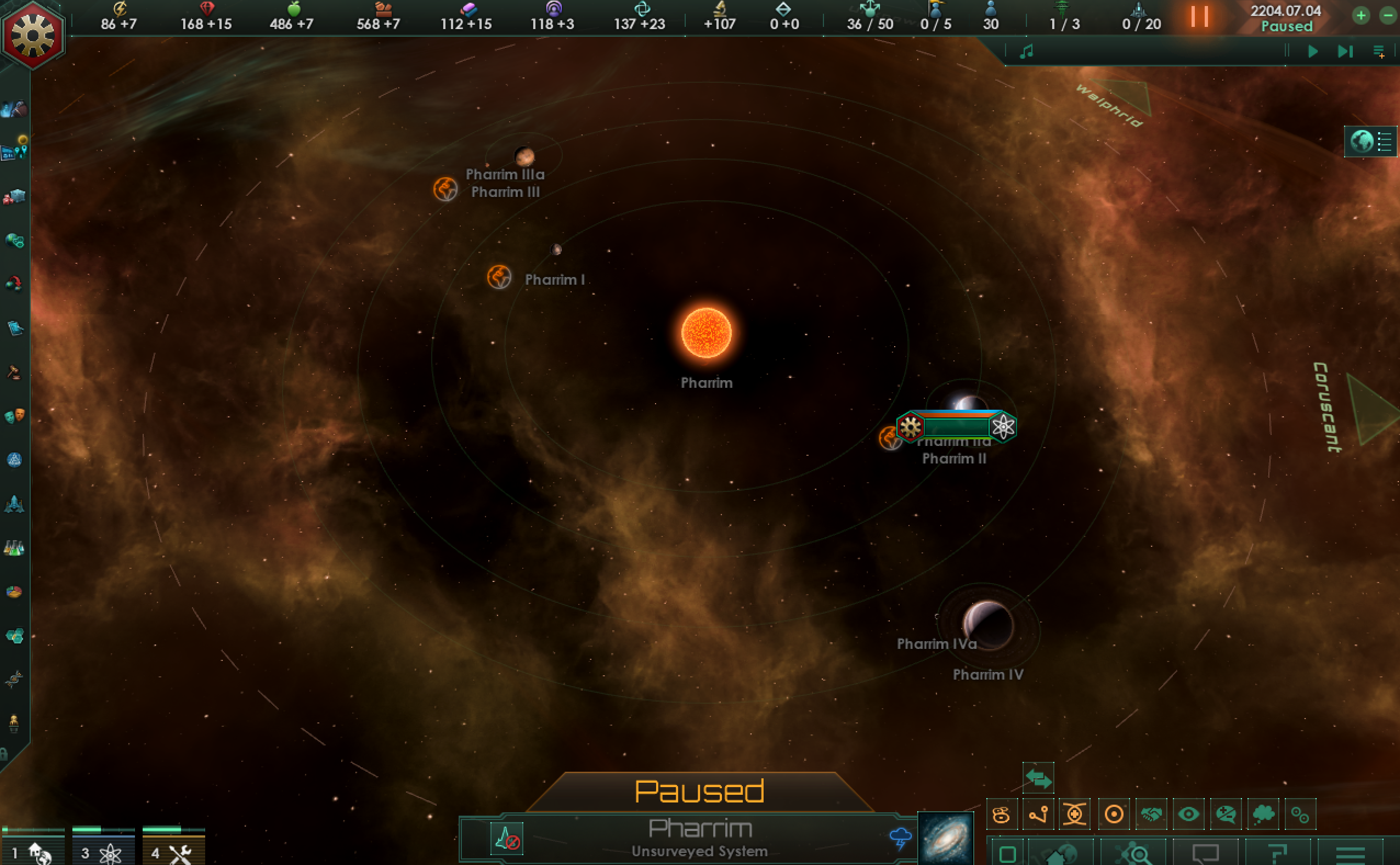The width and height of the screenshot is (1400, 865).
Task: Open the Policies panel gavel icon
Action: tap(14, 372)
